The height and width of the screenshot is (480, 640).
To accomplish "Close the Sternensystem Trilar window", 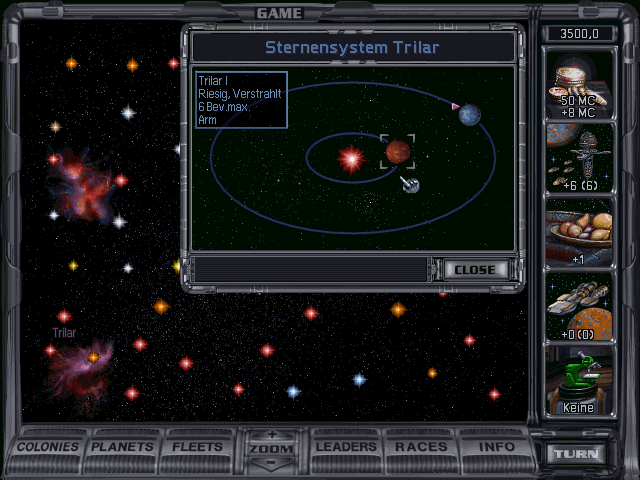I will pos(475,270).
